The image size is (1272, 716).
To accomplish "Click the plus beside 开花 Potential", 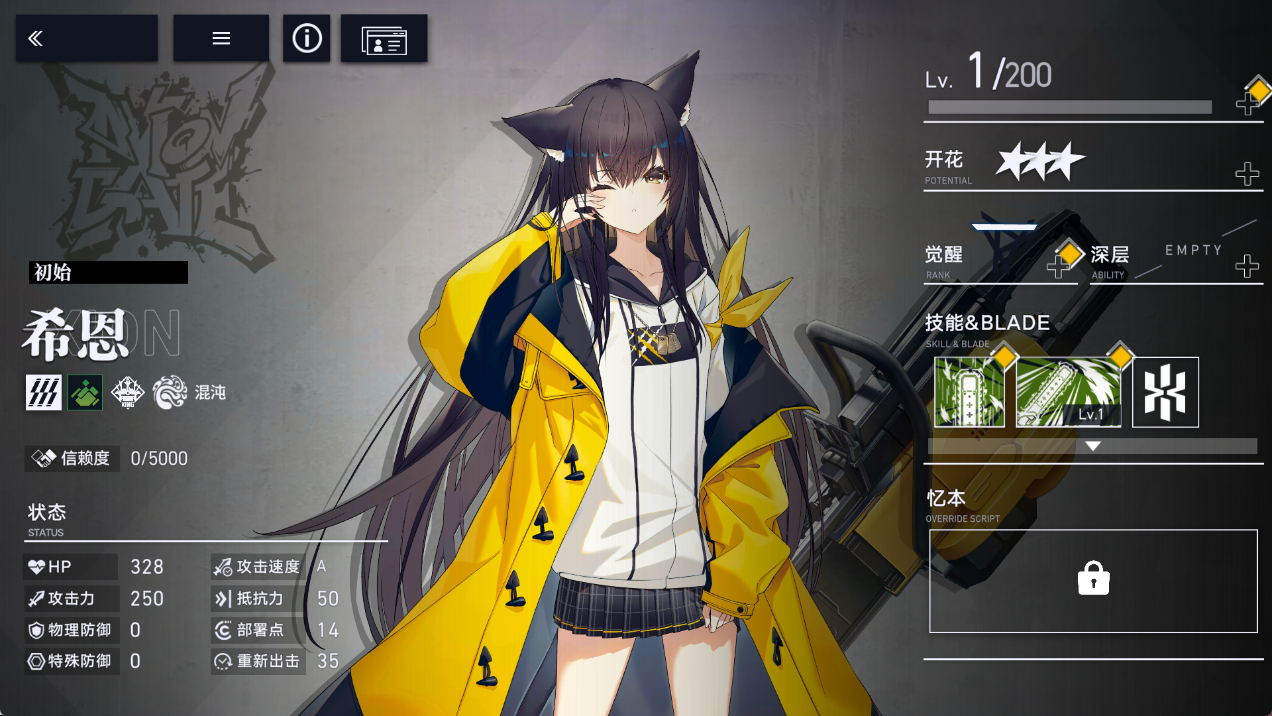I will click(1247, 174).
